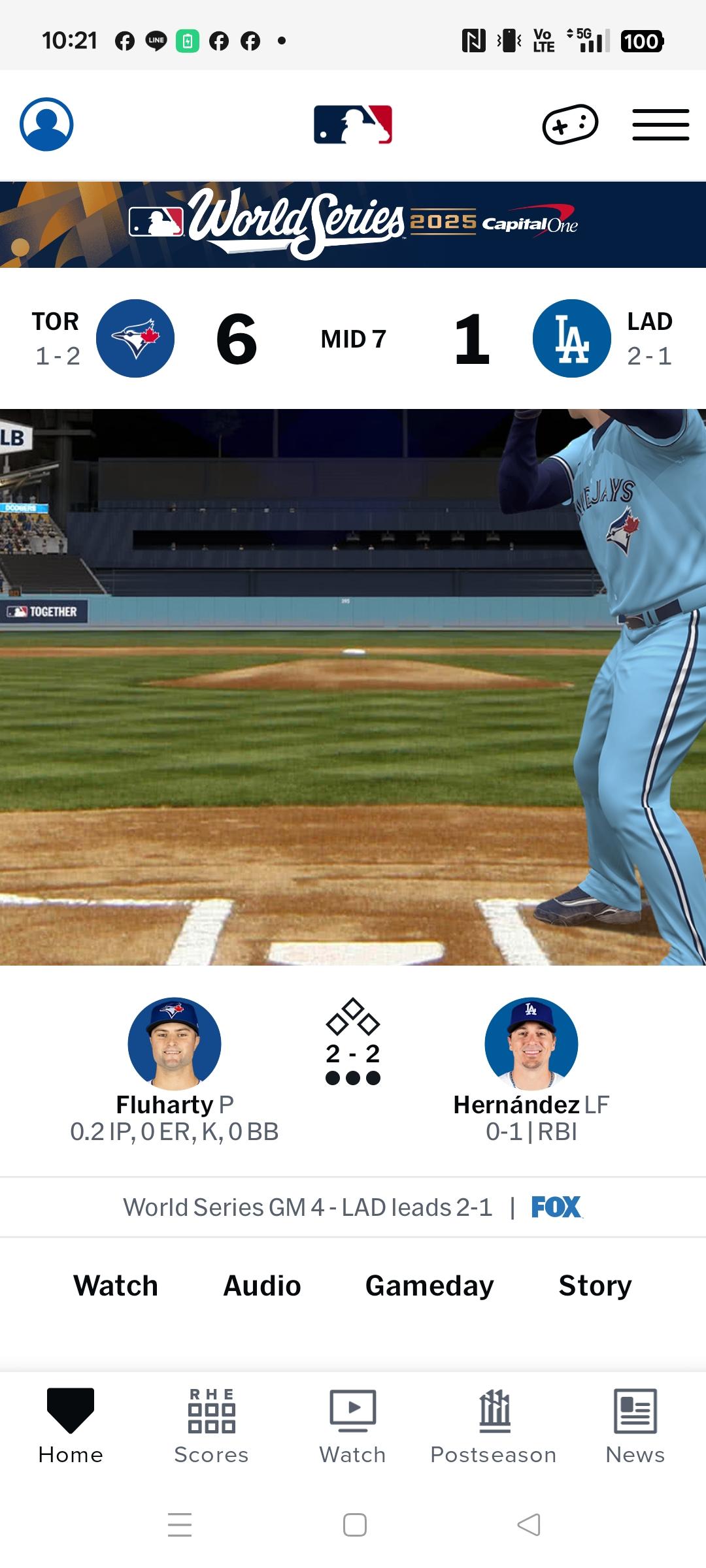Open Gameday for this game
Screen dimensions: 706x1568
(429, 1286)
